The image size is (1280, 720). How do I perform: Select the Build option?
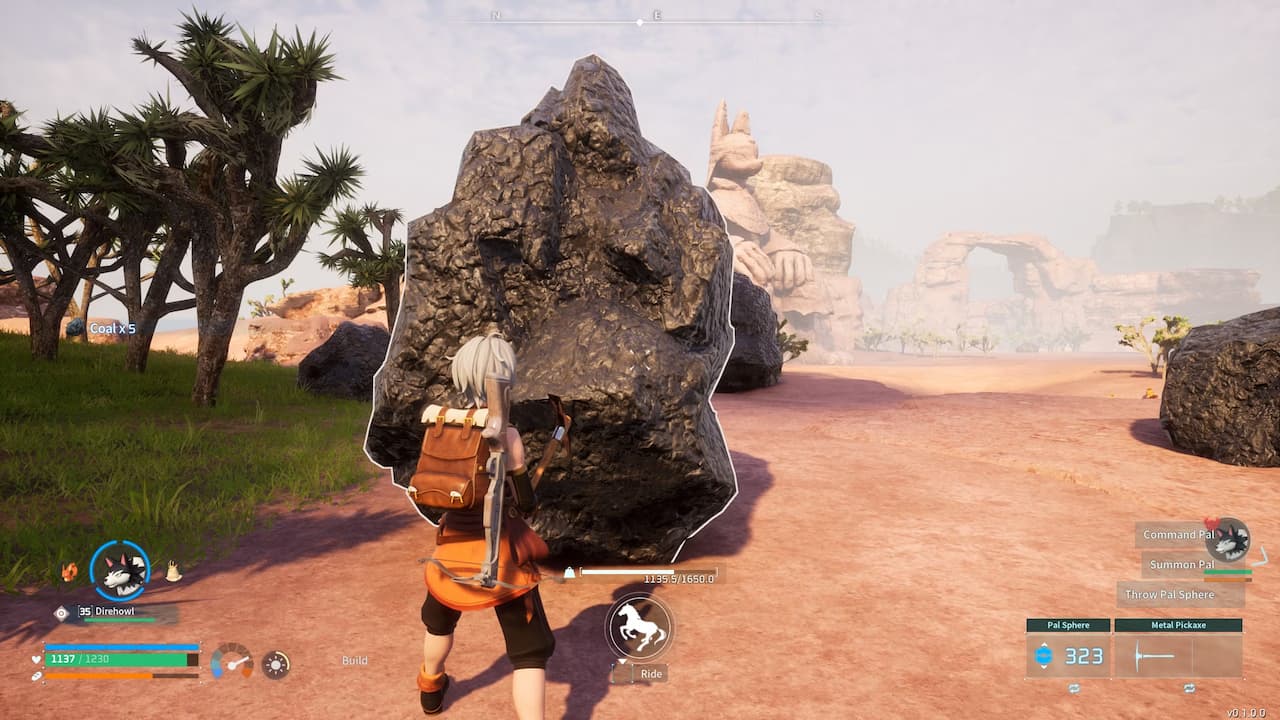tap(355, 660)
